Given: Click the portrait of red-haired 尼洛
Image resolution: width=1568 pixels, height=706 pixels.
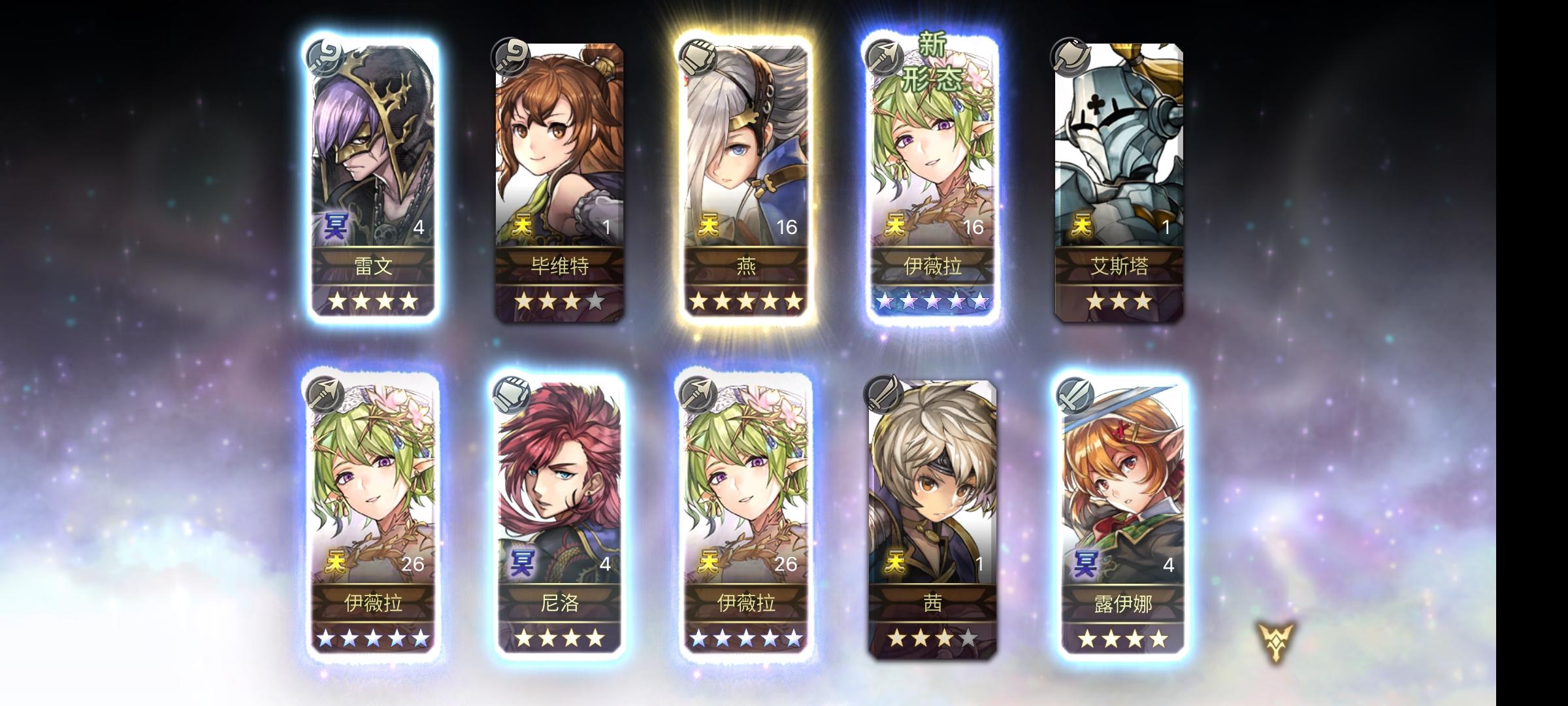Looking at the screenshot, I should pyautogui.click(x=559, y=471).
